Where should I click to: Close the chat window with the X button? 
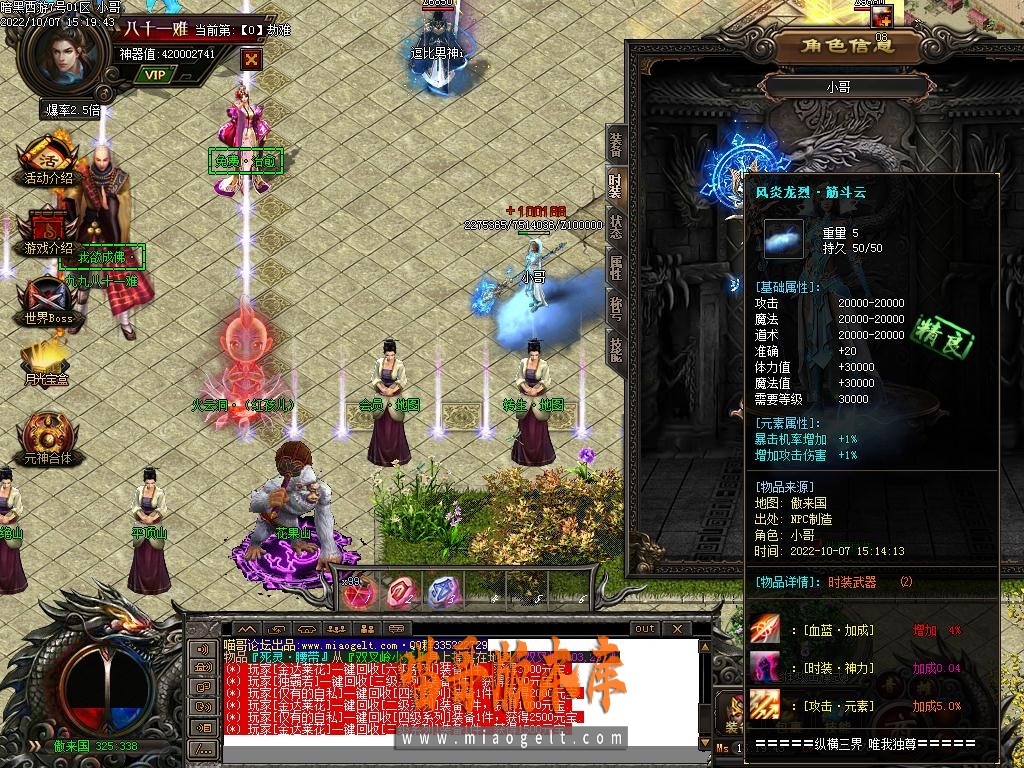678,628
